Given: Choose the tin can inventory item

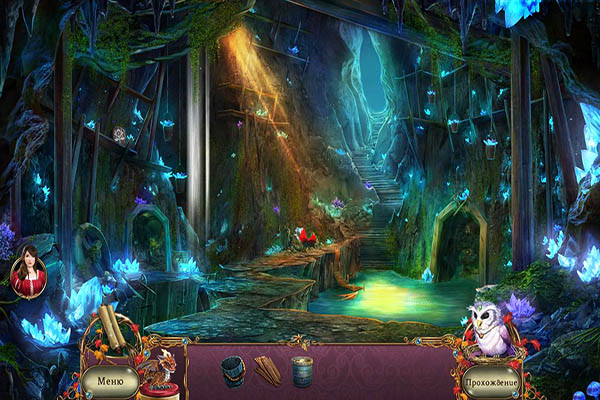Looking at the screenshot, I should coord(302,372).
